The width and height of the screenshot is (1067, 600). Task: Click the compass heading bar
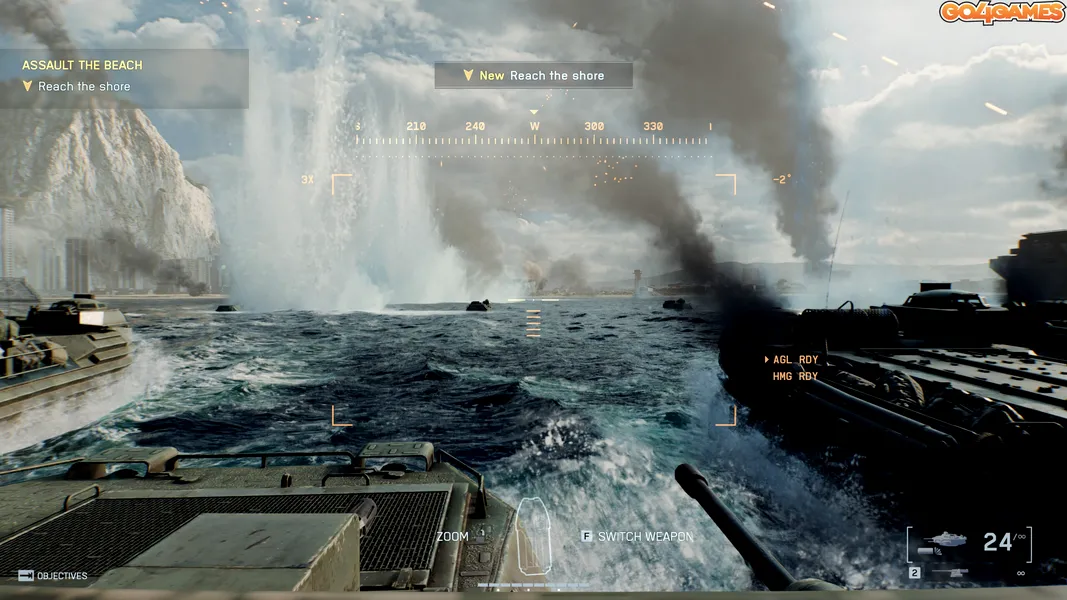533,133
